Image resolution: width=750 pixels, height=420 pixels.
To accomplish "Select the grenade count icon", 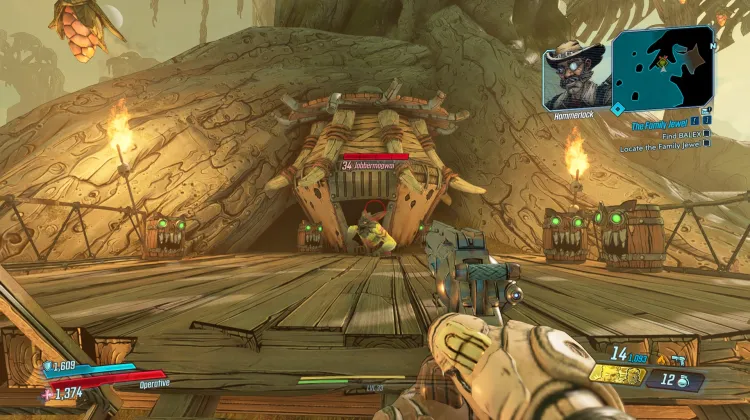I will (x=682, y=381).
